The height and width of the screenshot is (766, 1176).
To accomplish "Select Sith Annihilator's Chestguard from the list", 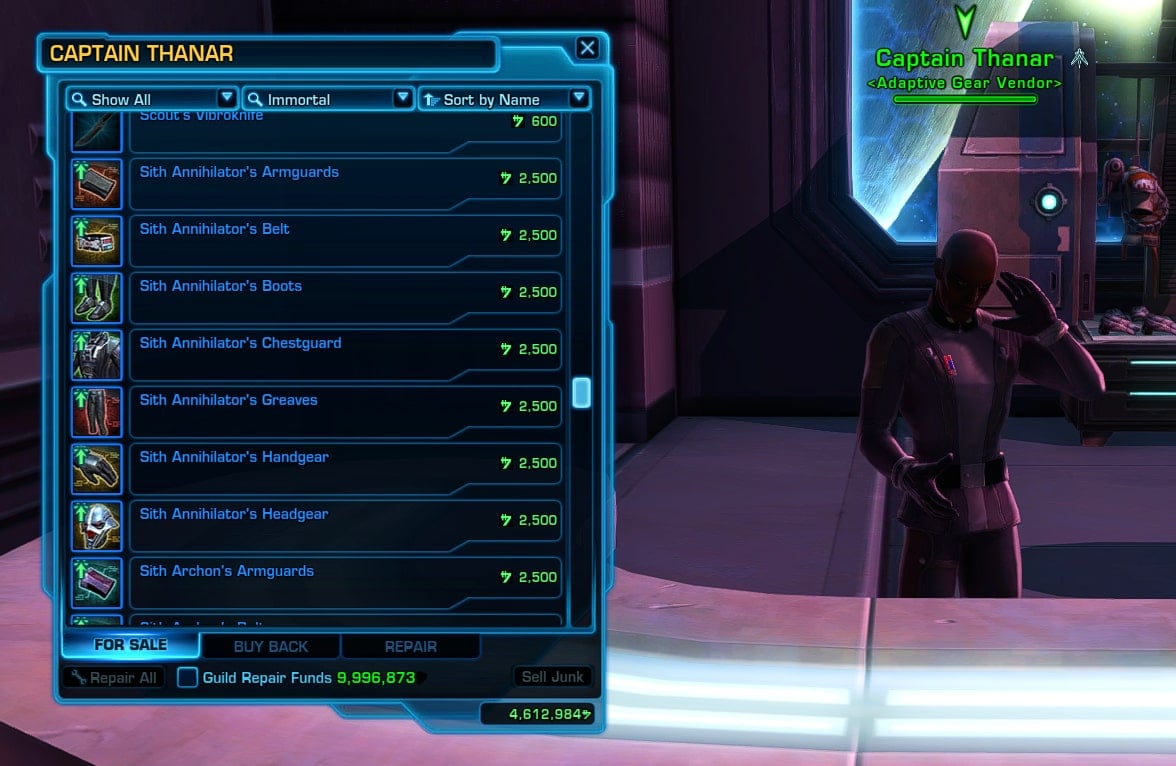I will tap(345, 354).
